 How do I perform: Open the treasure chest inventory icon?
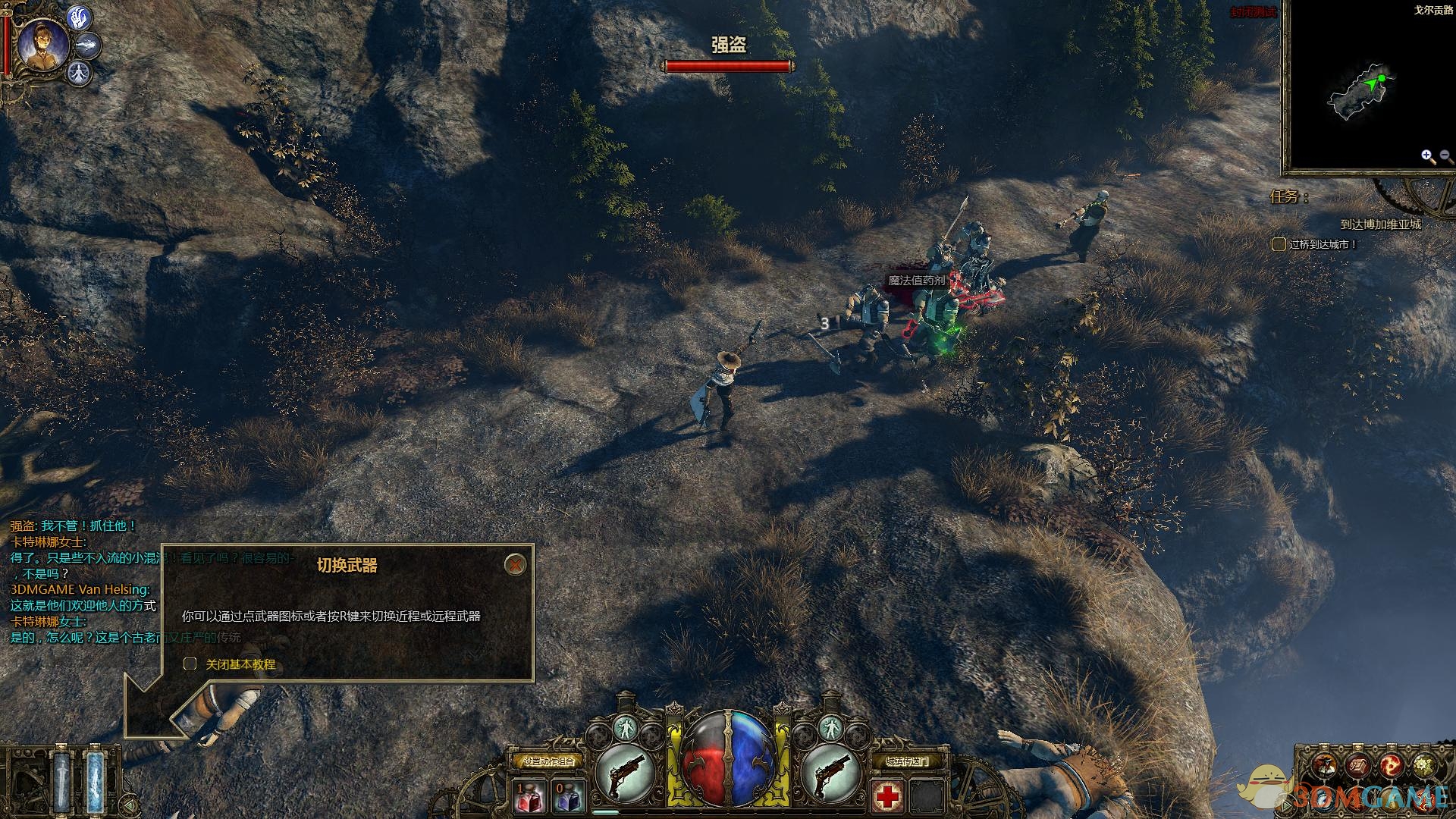pos(1357,766)
